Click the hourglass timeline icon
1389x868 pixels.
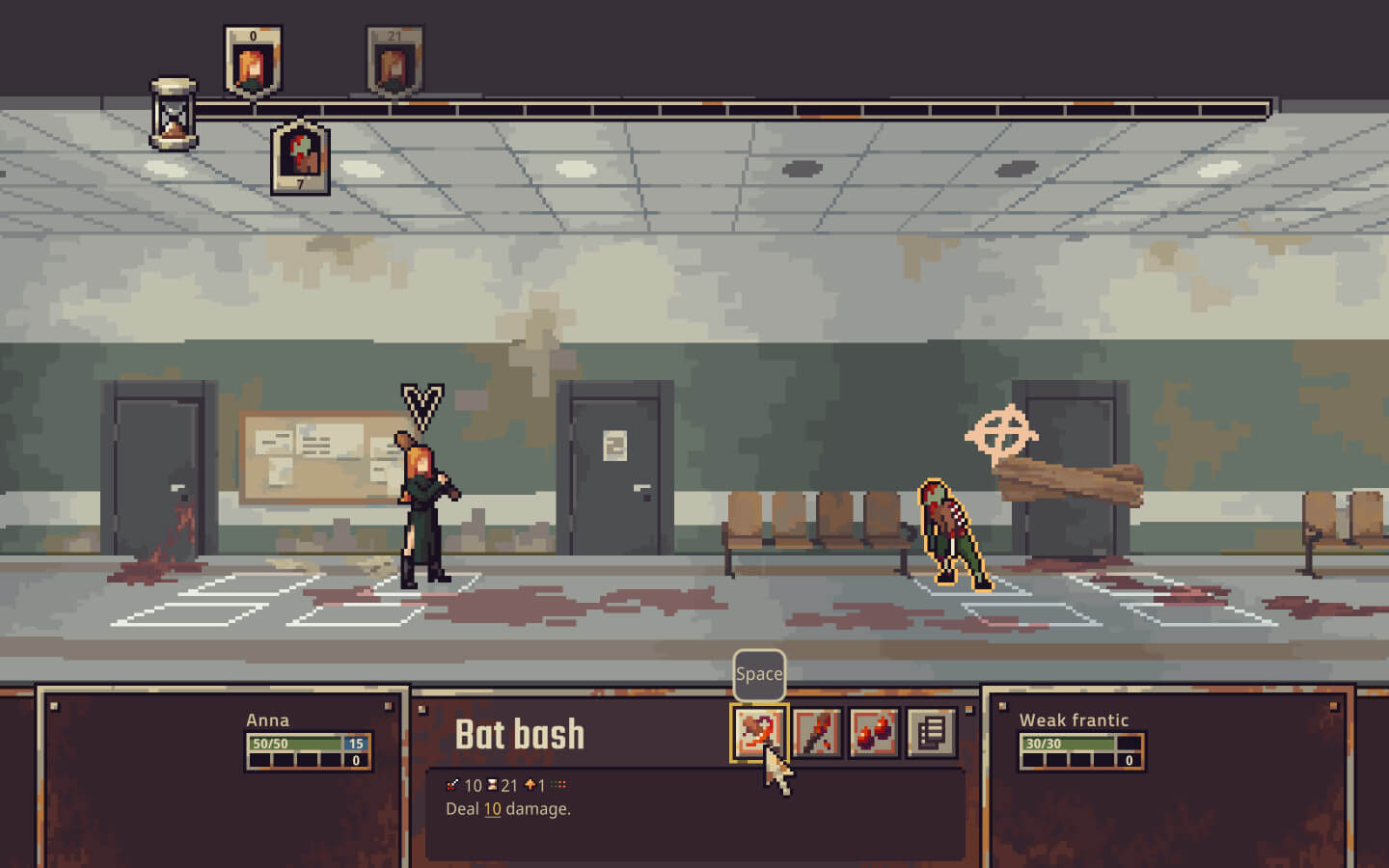click(174, 115)
